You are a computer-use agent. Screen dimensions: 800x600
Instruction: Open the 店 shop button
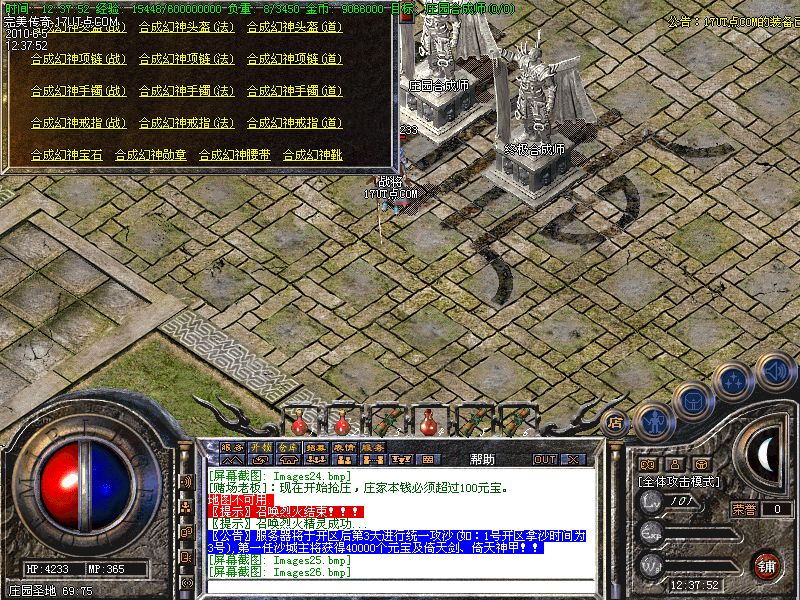pos(615,422)
